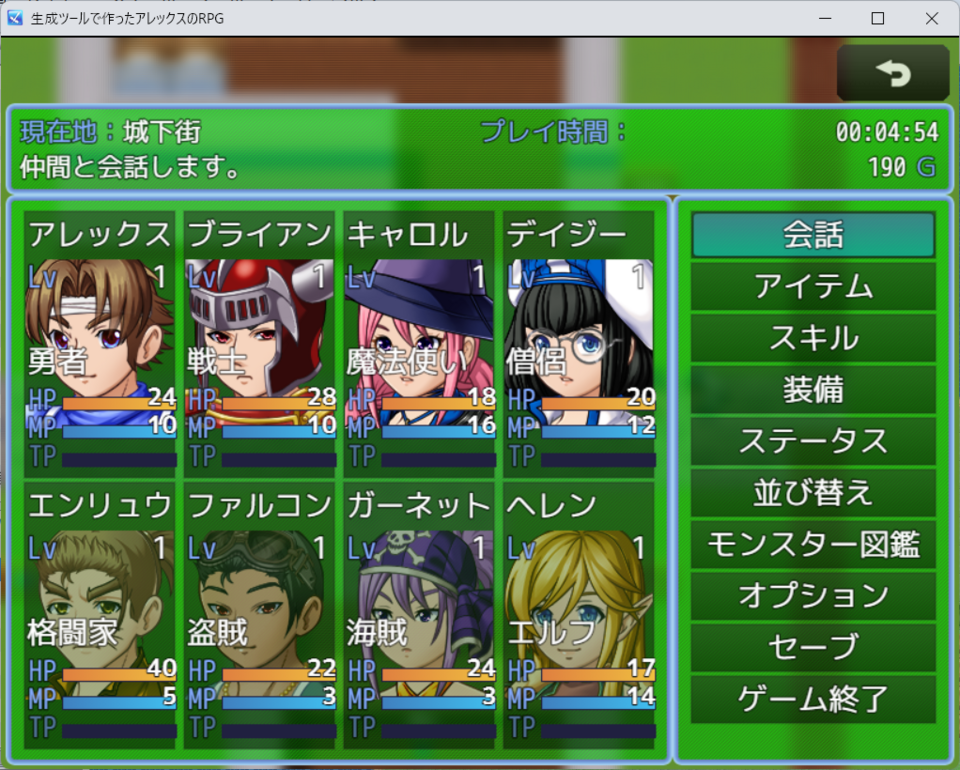Select the priest デイジー card
Image resolution: width=960 pixels, height=770 pixels.
point(580,340)
